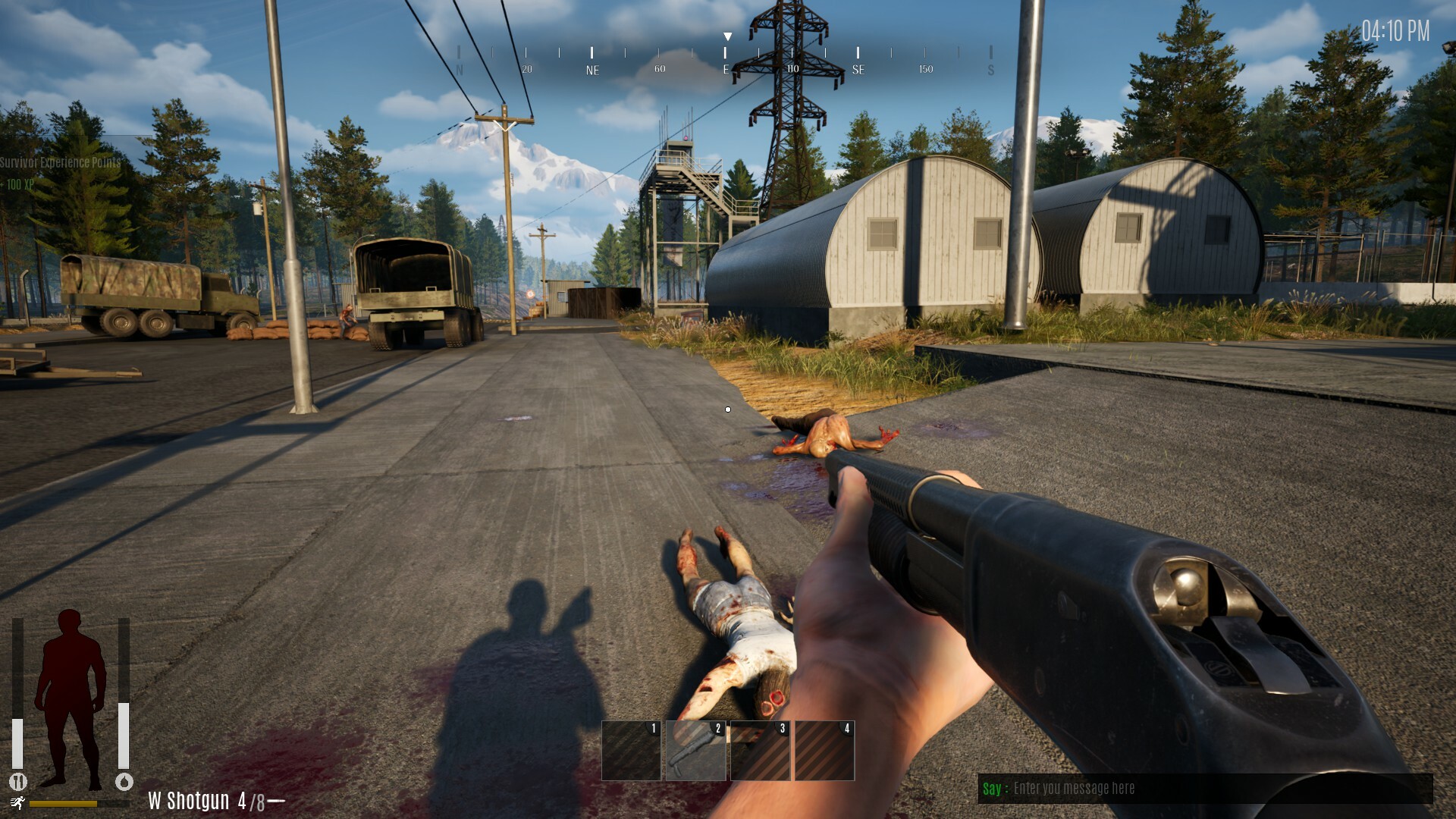Open the body health silhouette
Screen dimensions: 1456x819
(71, 698)
